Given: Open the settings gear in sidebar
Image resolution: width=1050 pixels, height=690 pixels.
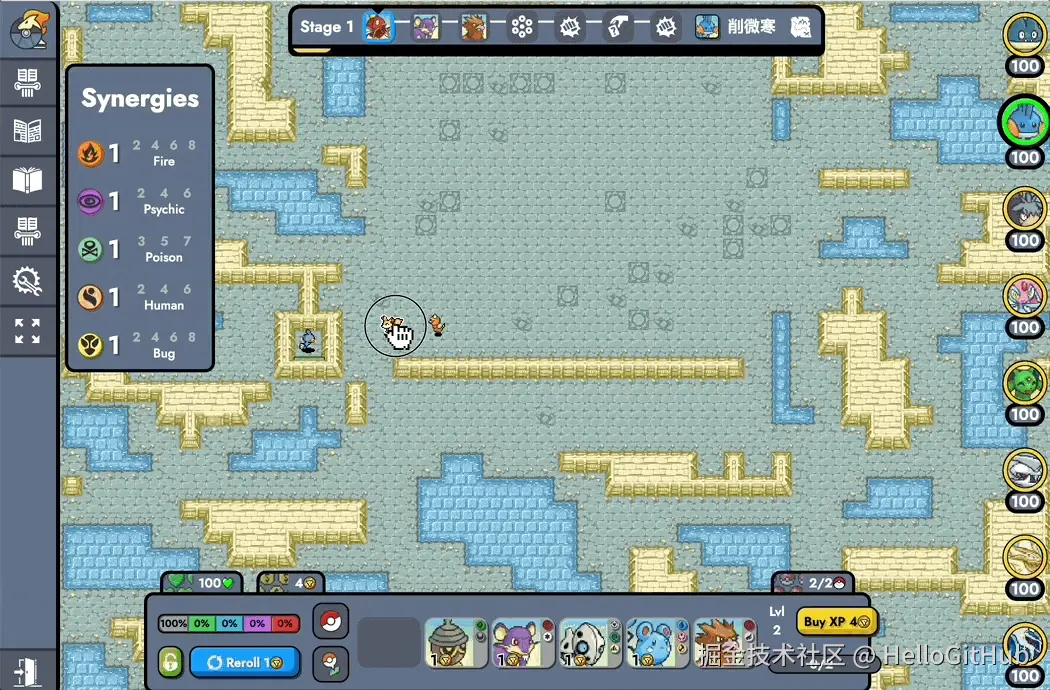Looking at the screenshot, I should (27, 282).
